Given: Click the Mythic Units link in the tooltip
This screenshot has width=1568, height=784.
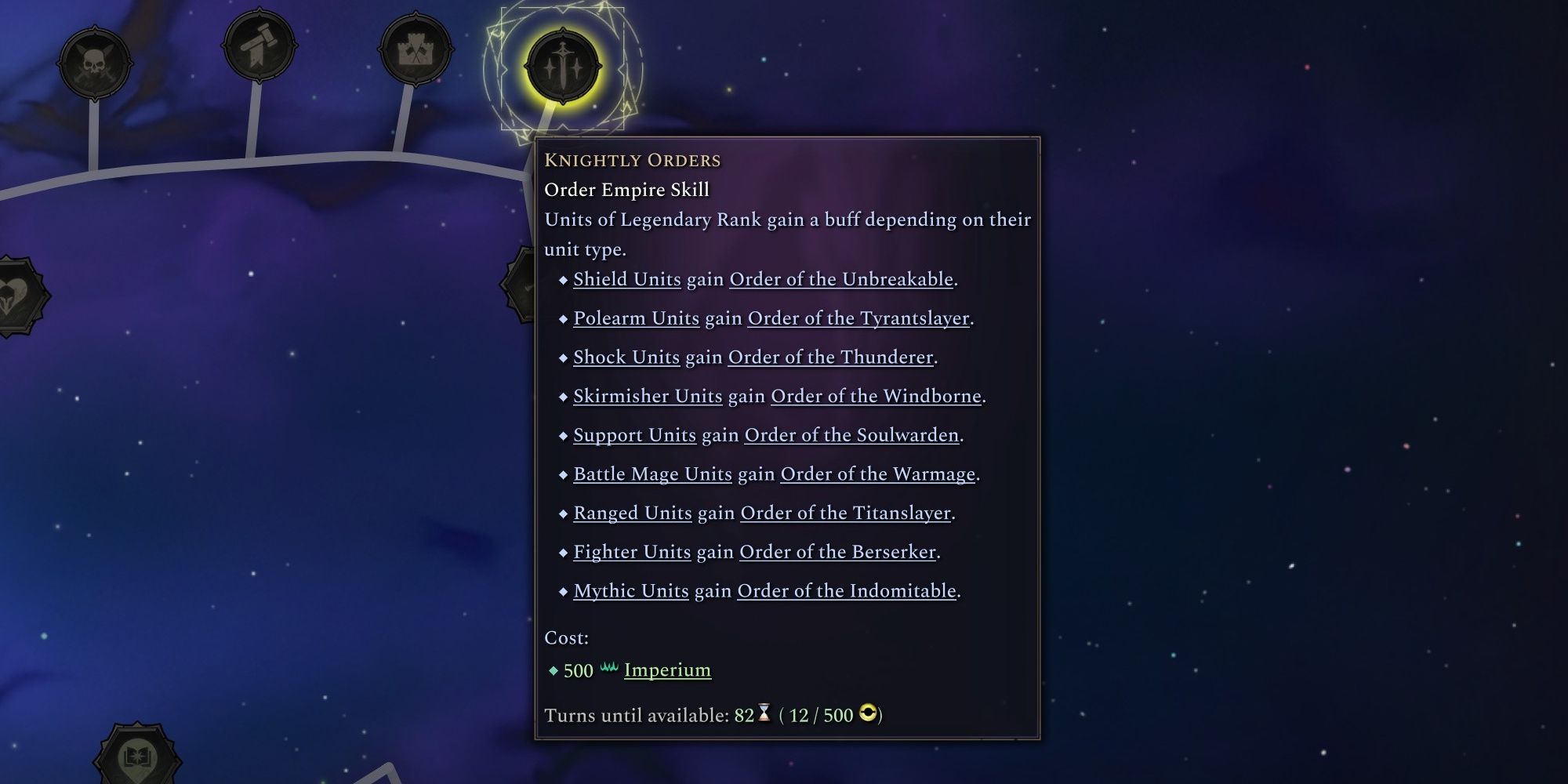Looking at the screenshot, I should [630, 591].
